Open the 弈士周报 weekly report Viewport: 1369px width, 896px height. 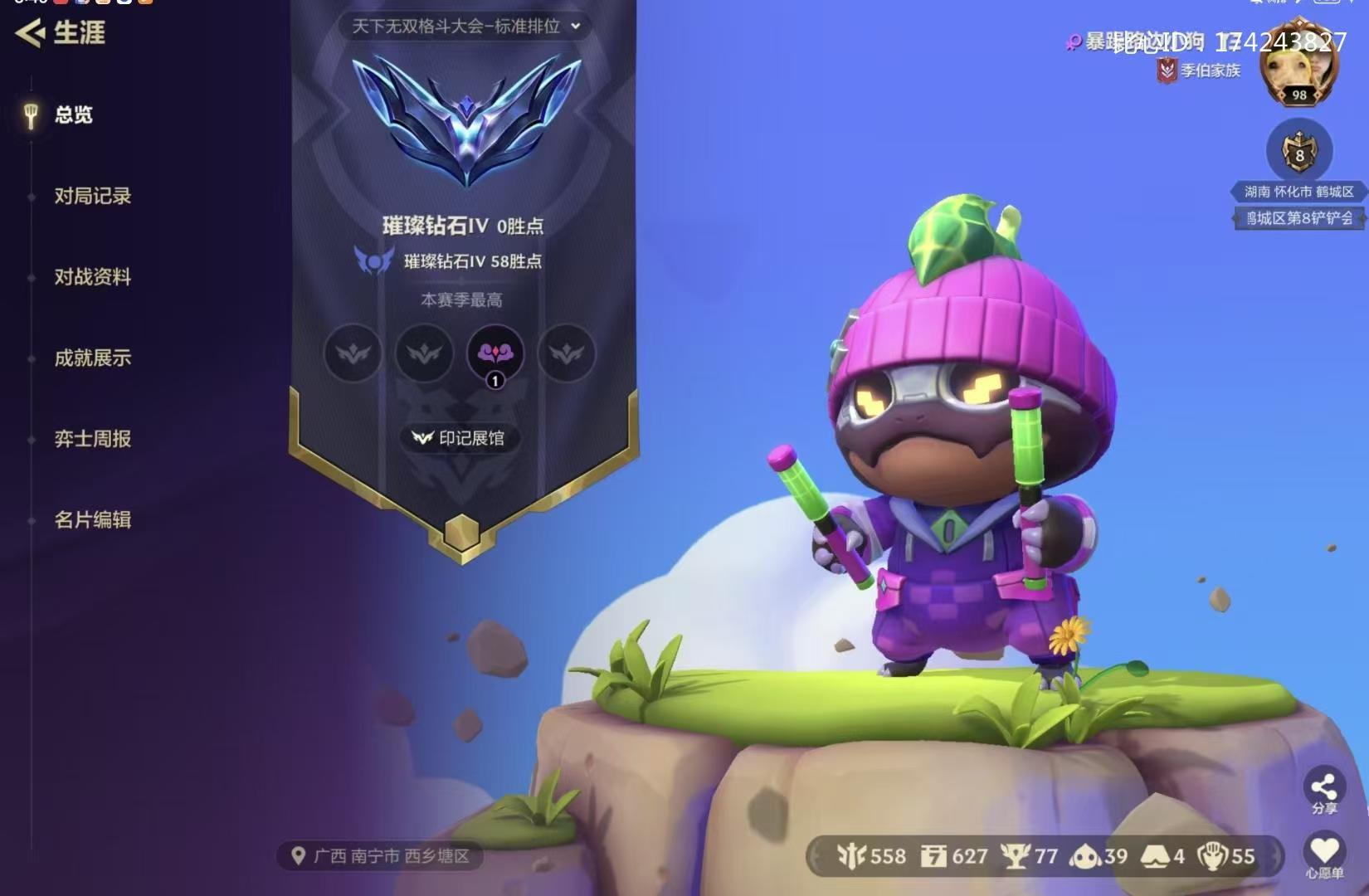[x=92, y=439]
